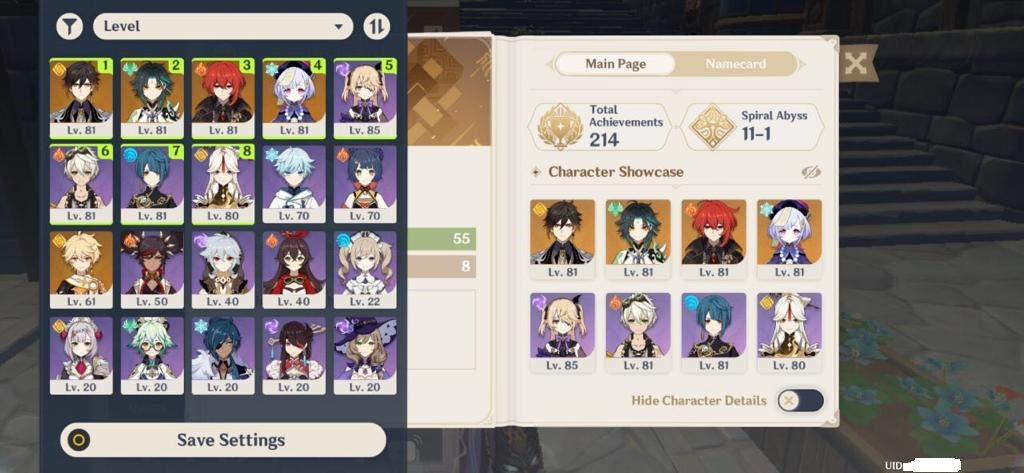
Task: Reverse the sort order with arrows button
Action: [x=376, y=27]
